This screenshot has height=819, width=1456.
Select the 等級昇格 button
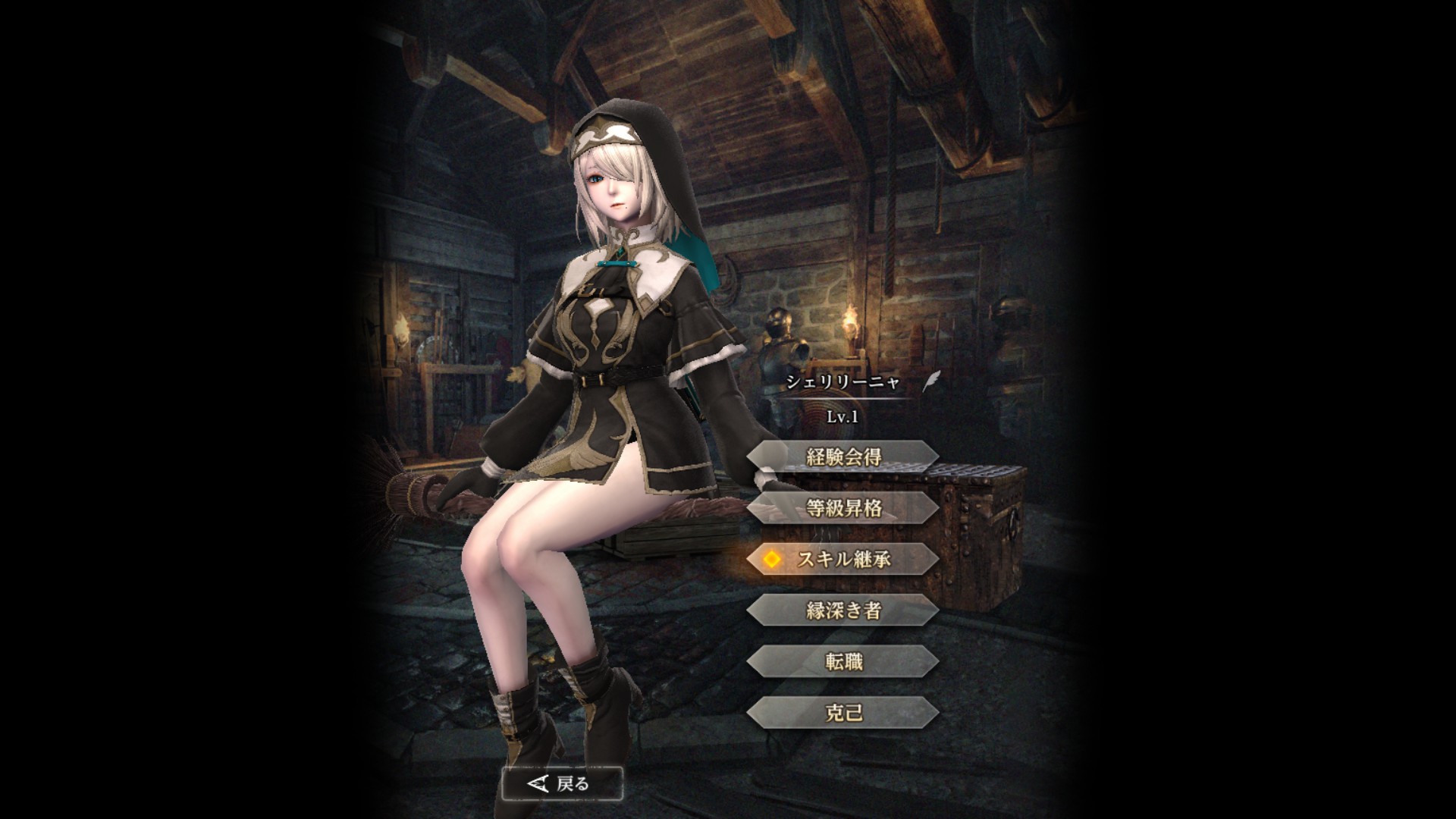(843, 507)
